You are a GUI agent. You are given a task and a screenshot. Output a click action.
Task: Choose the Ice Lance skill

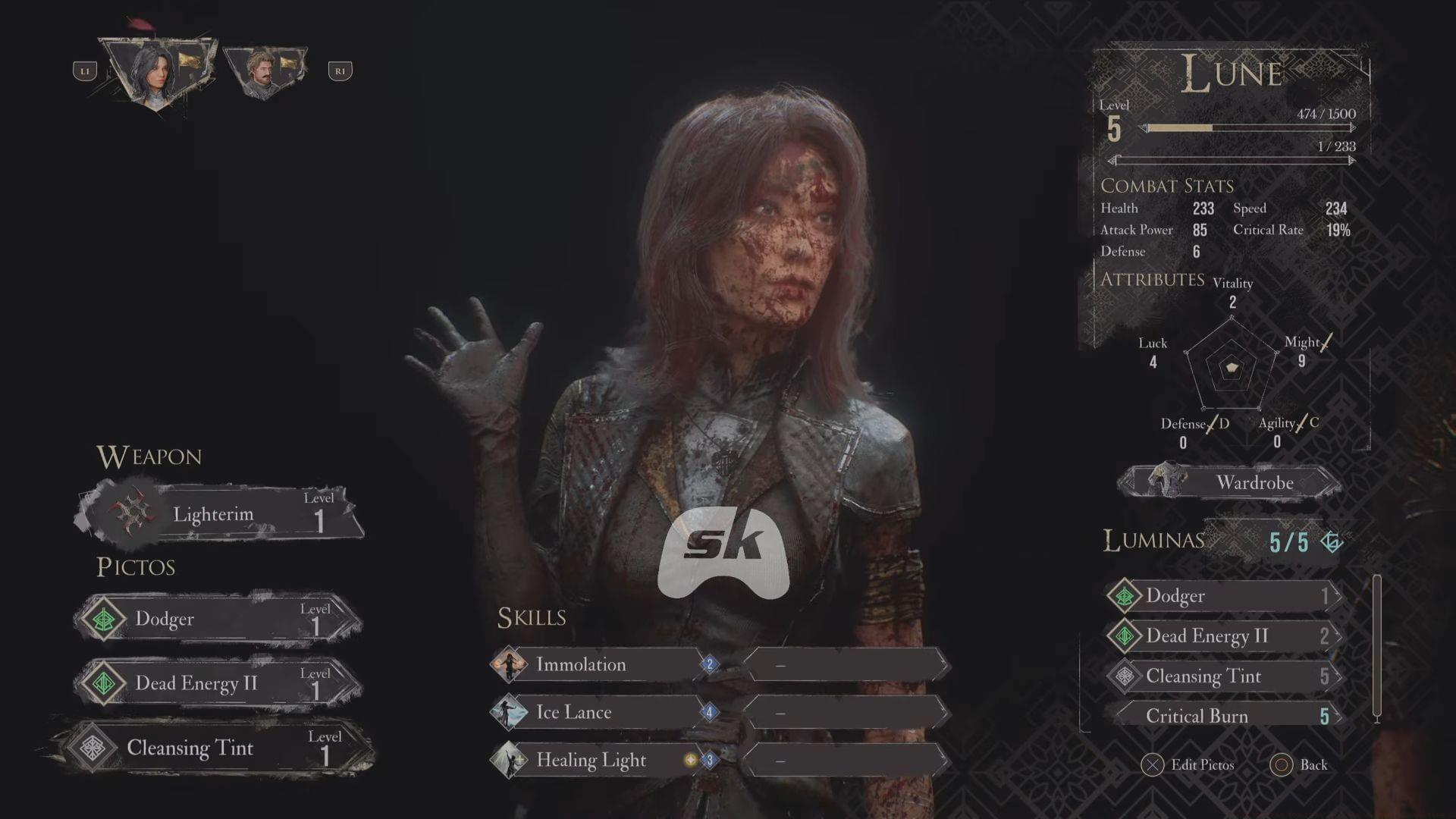click(x=599, y=712)
